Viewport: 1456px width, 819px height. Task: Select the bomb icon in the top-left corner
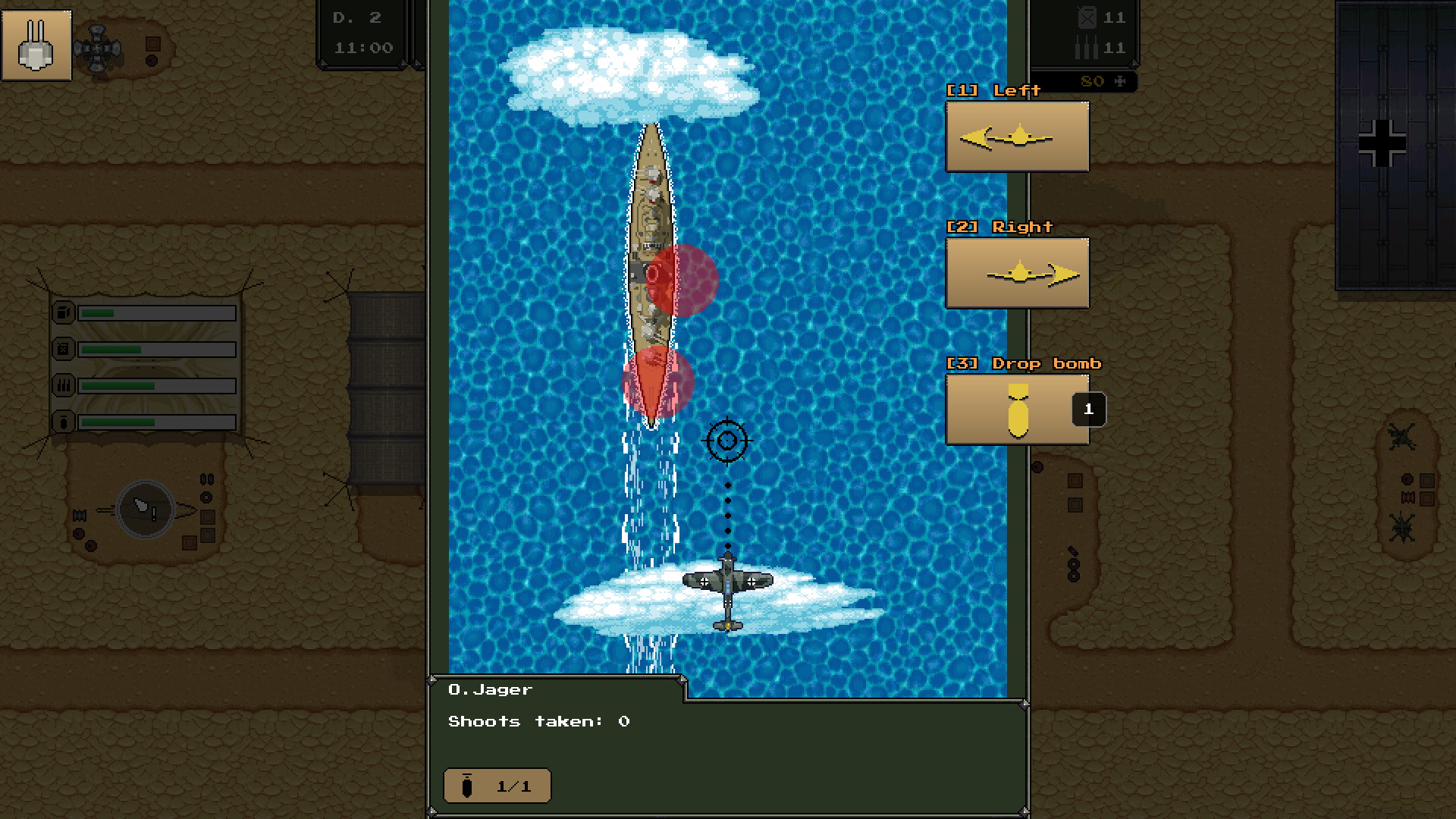(x=36, y=47)
